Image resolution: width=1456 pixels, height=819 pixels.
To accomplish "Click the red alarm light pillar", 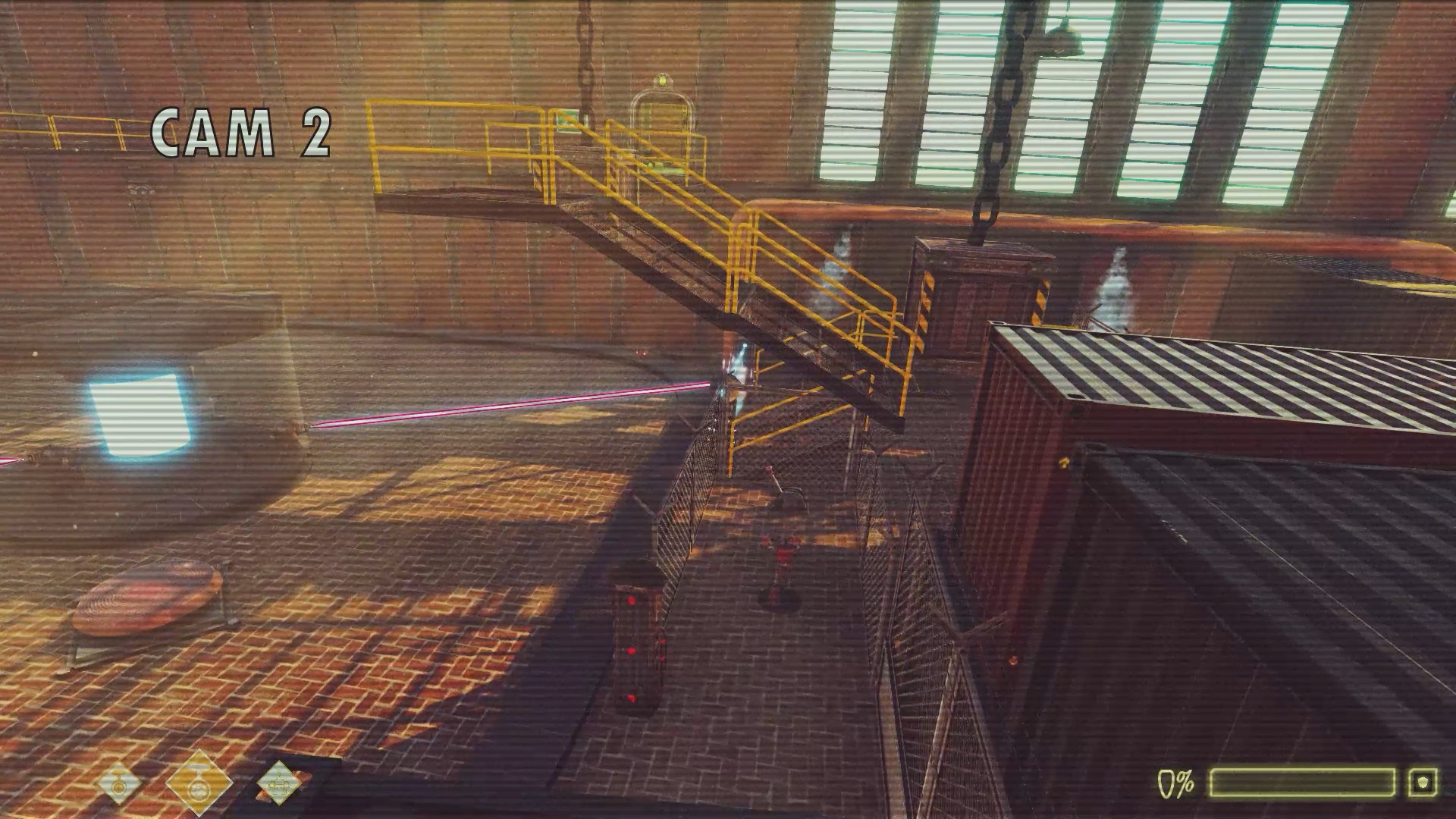I will click(637, 645).
